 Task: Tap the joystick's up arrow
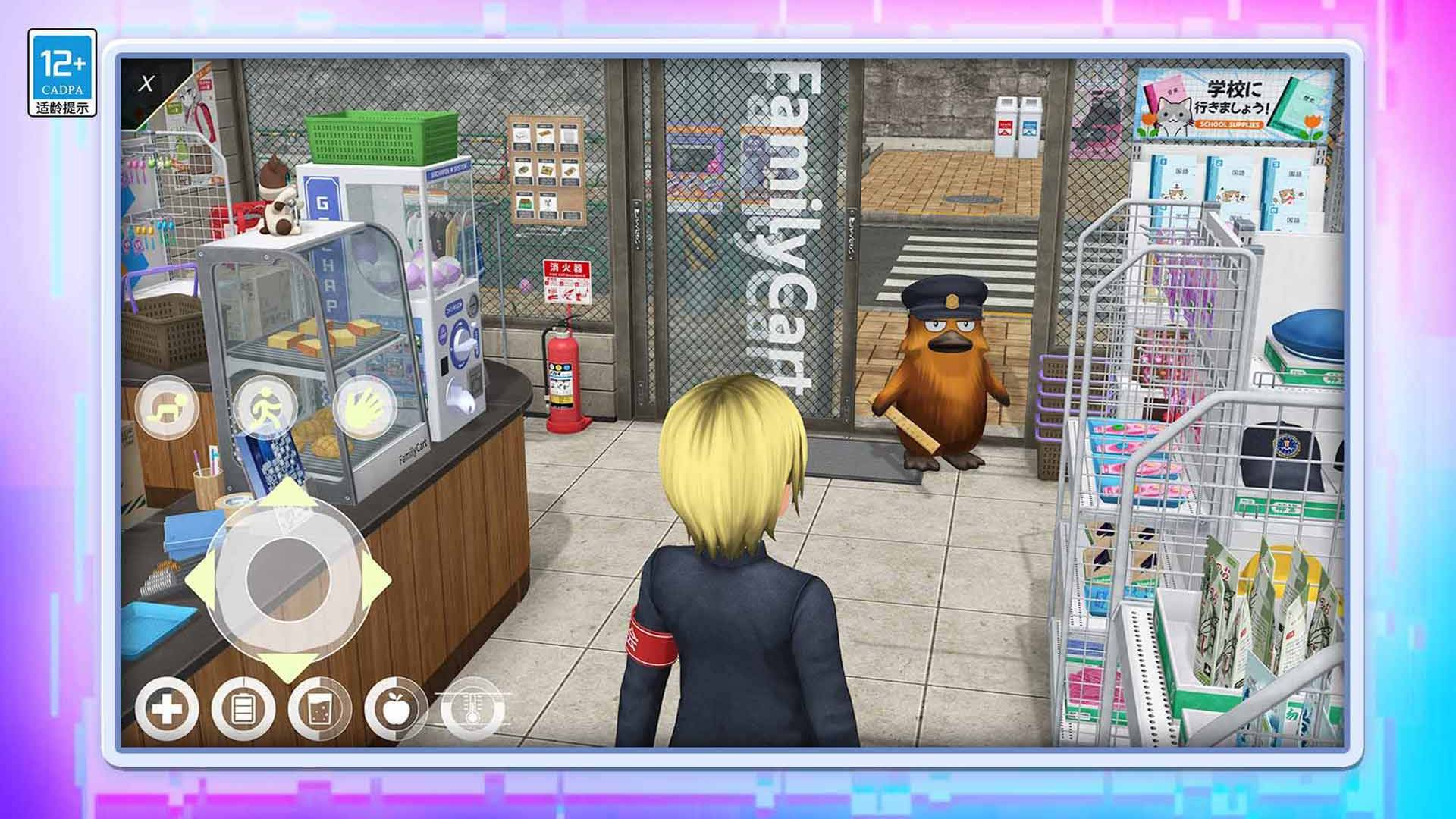point(289,493)
